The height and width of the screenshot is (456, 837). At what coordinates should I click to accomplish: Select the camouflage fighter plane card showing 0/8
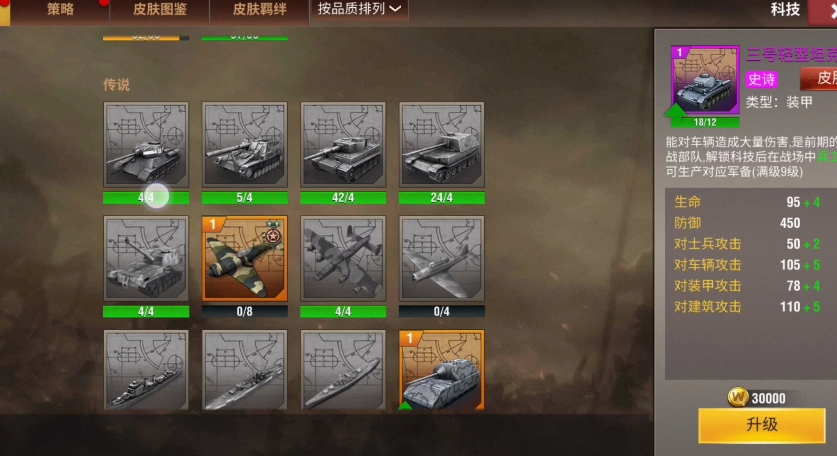244,259
